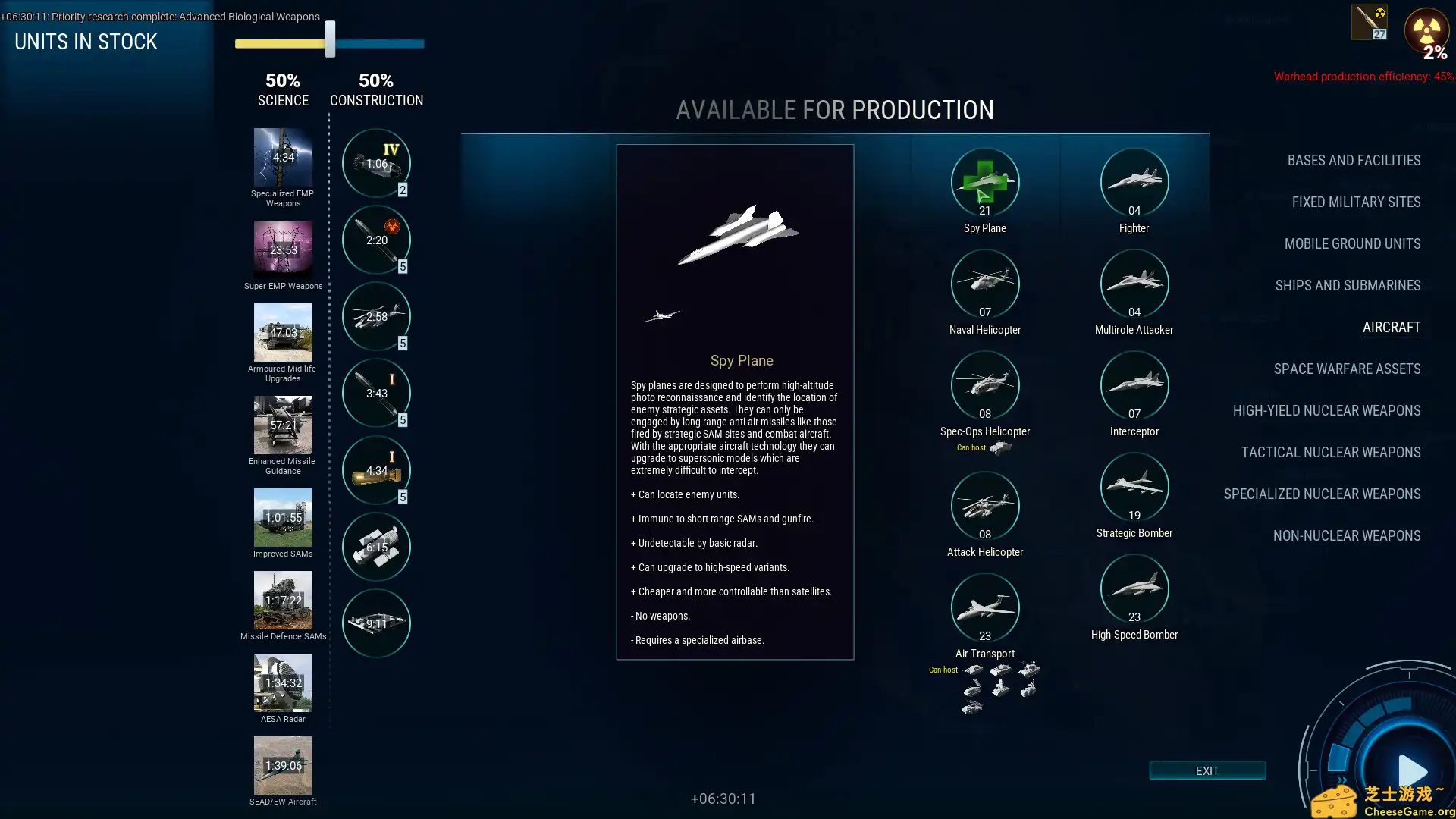Select the Air Transport unit icon
Screen dimensions: 1456x819
coord(984,607)
